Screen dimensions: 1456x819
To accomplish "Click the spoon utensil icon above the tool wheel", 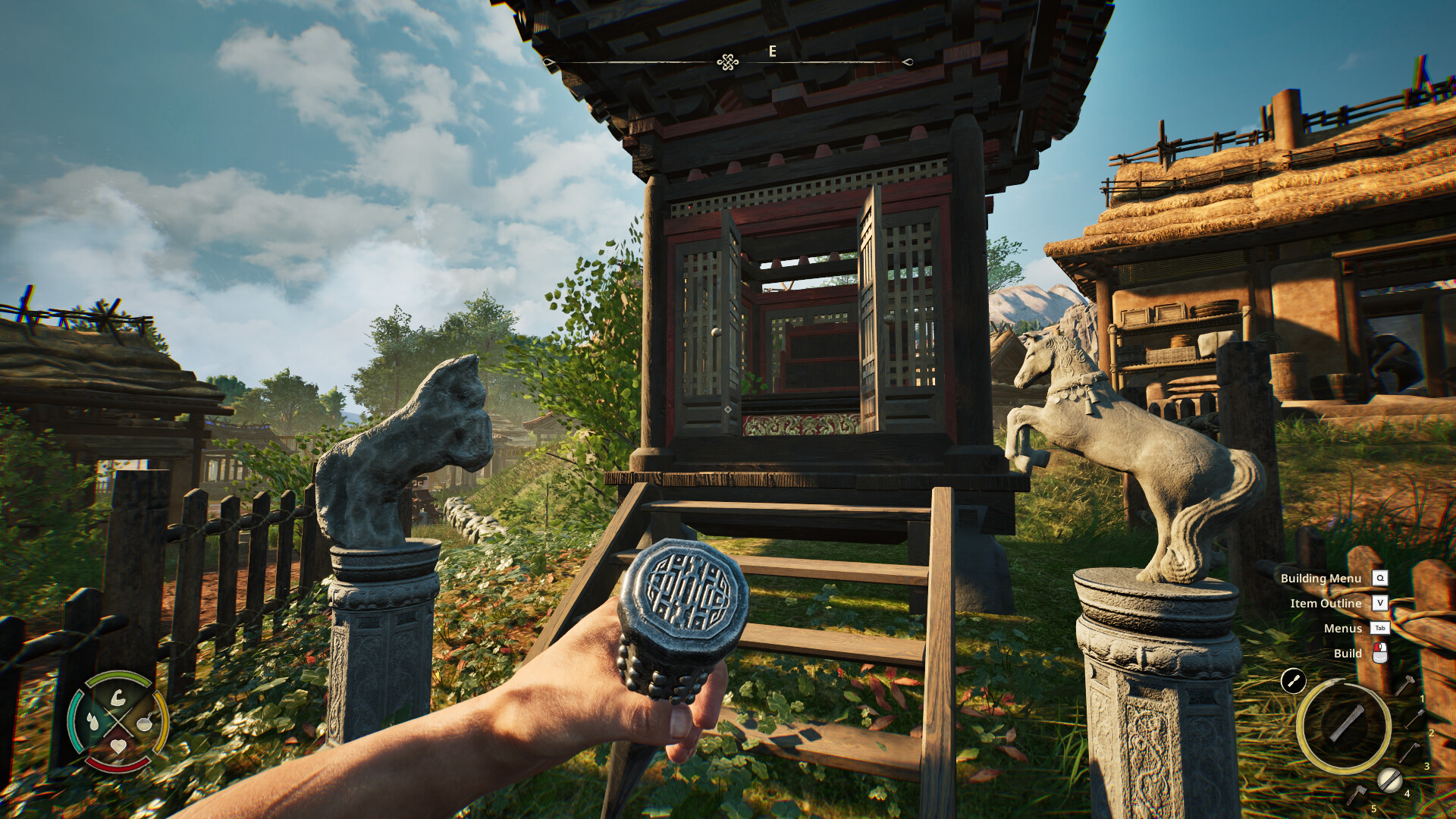I will coord(1294,679).
